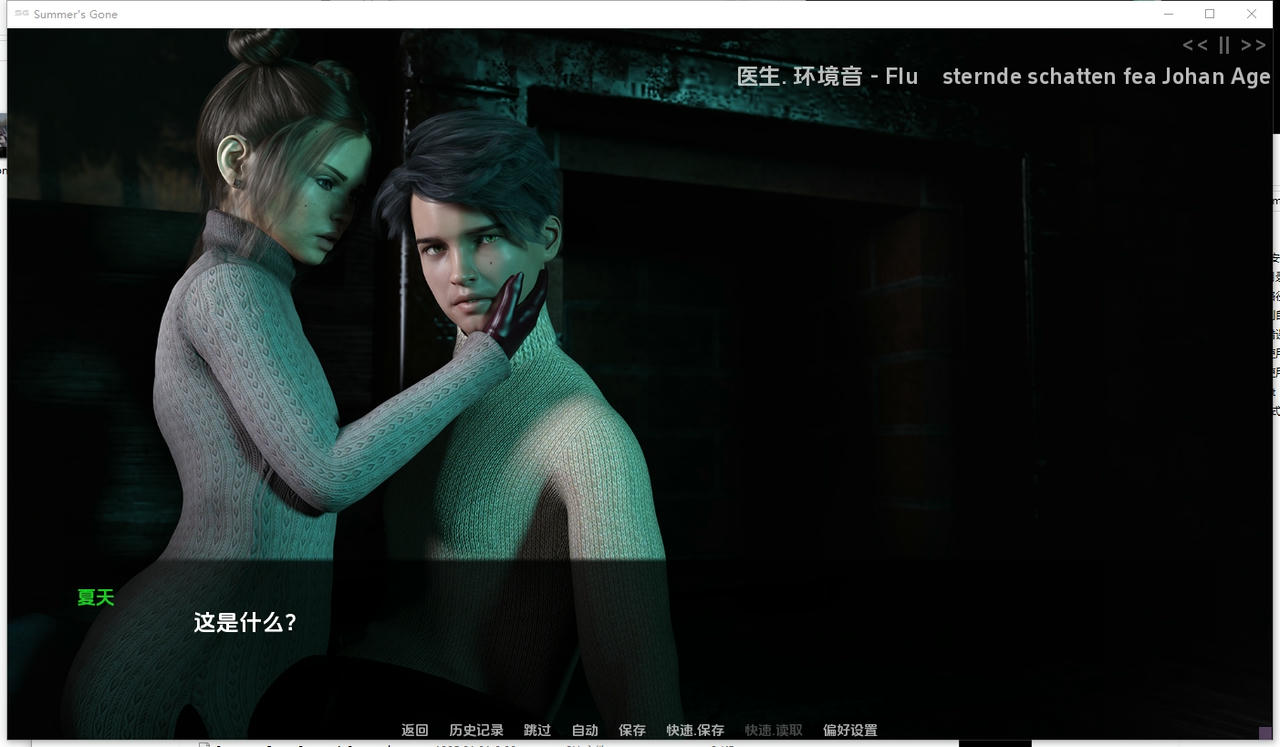Enable 跳过 skip mode
This screenshot has height=747, width=1280.
click(x=537, y=730)
